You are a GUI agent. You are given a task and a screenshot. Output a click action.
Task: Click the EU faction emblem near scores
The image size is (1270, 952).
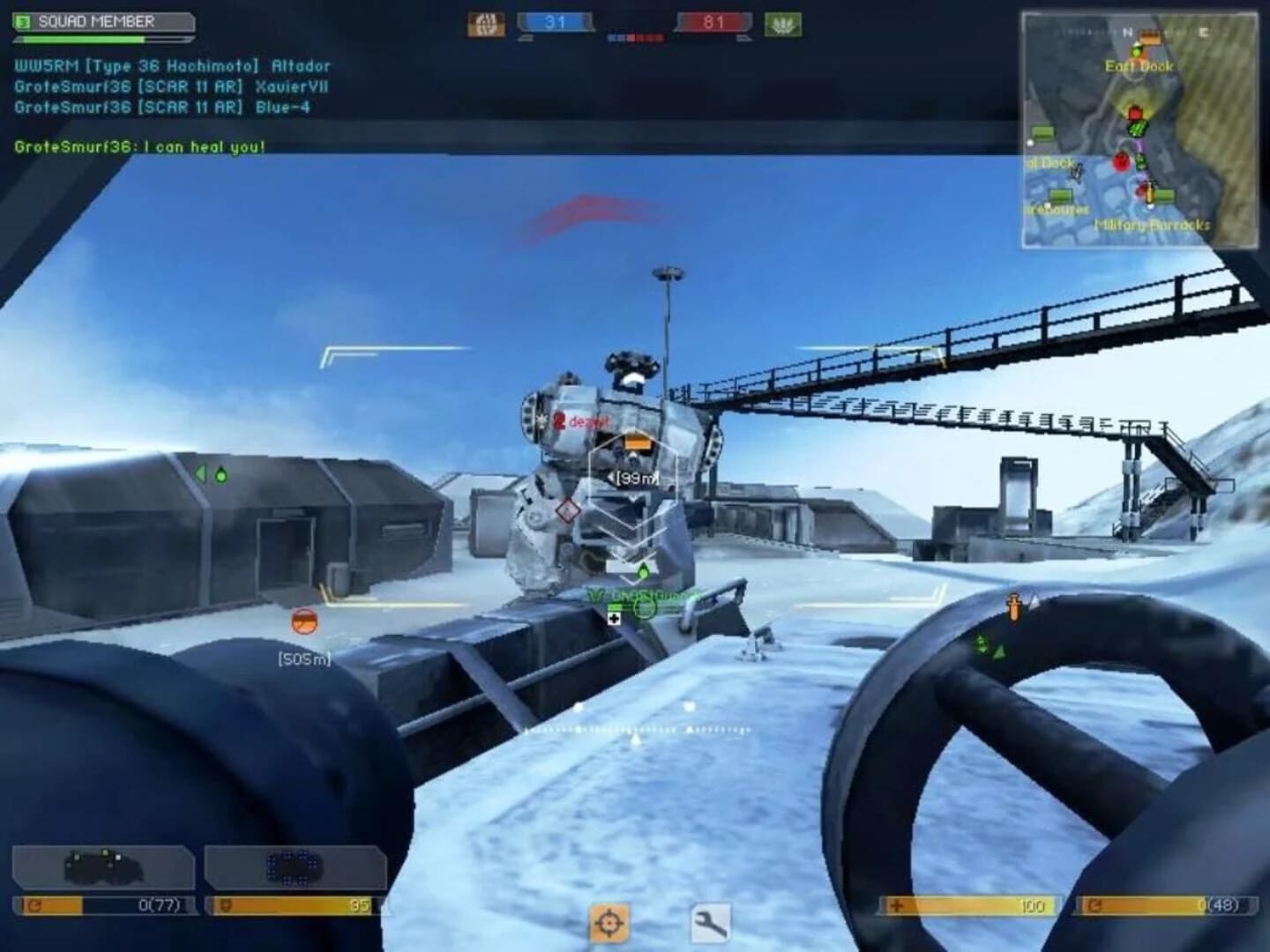click(486, 24)
